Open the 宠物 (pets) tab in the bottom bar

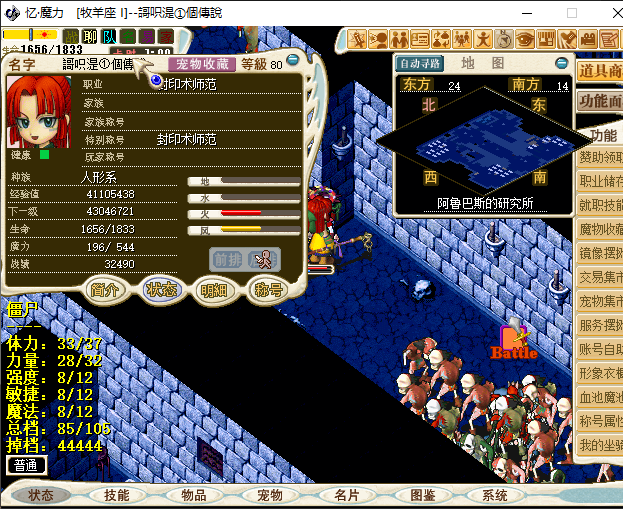(x=270, y=495)
